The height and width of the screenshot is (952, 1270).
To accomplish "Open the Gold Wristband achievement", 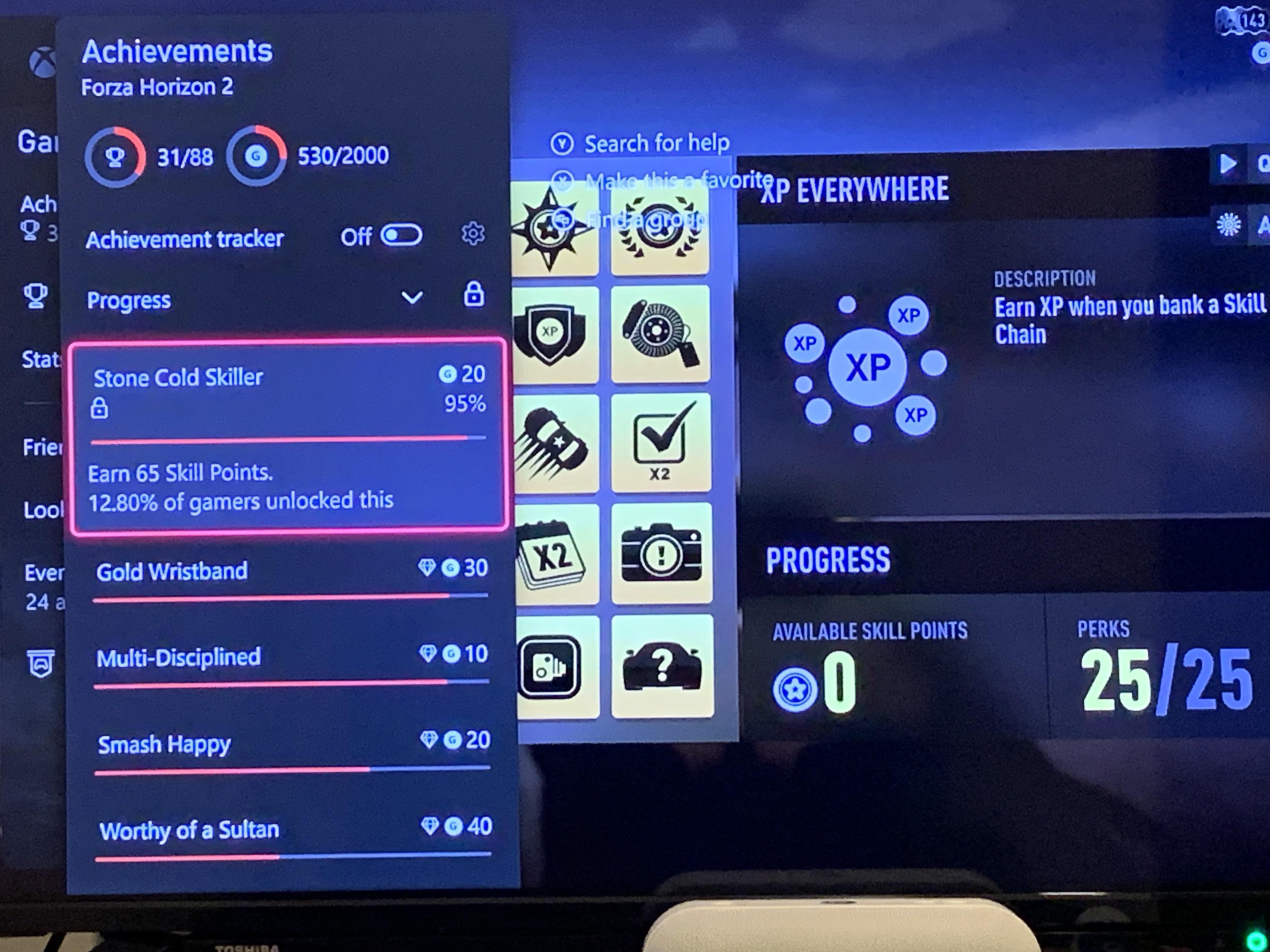I will point(172,571).
